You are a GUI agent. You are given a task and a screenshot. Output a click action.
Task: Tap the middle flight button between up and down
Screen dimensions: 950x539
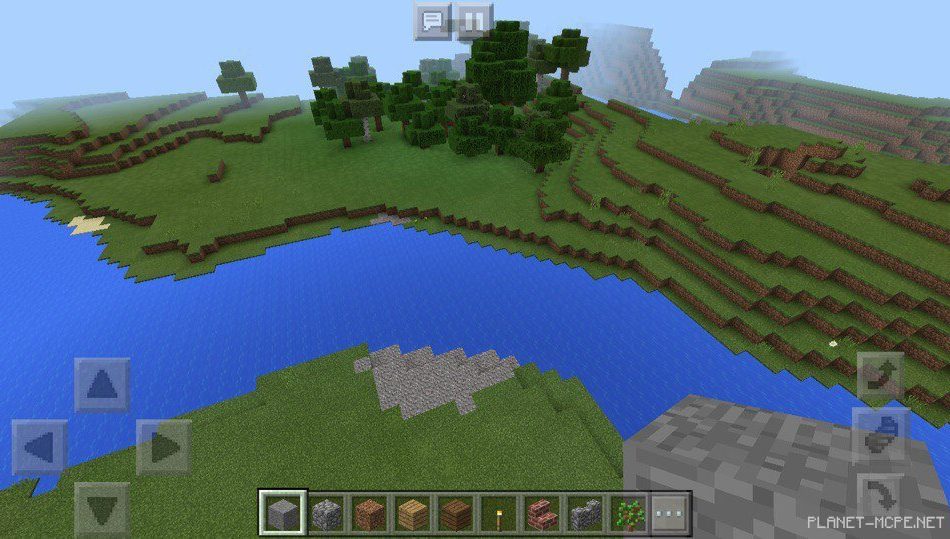click(x=880, y=436)
